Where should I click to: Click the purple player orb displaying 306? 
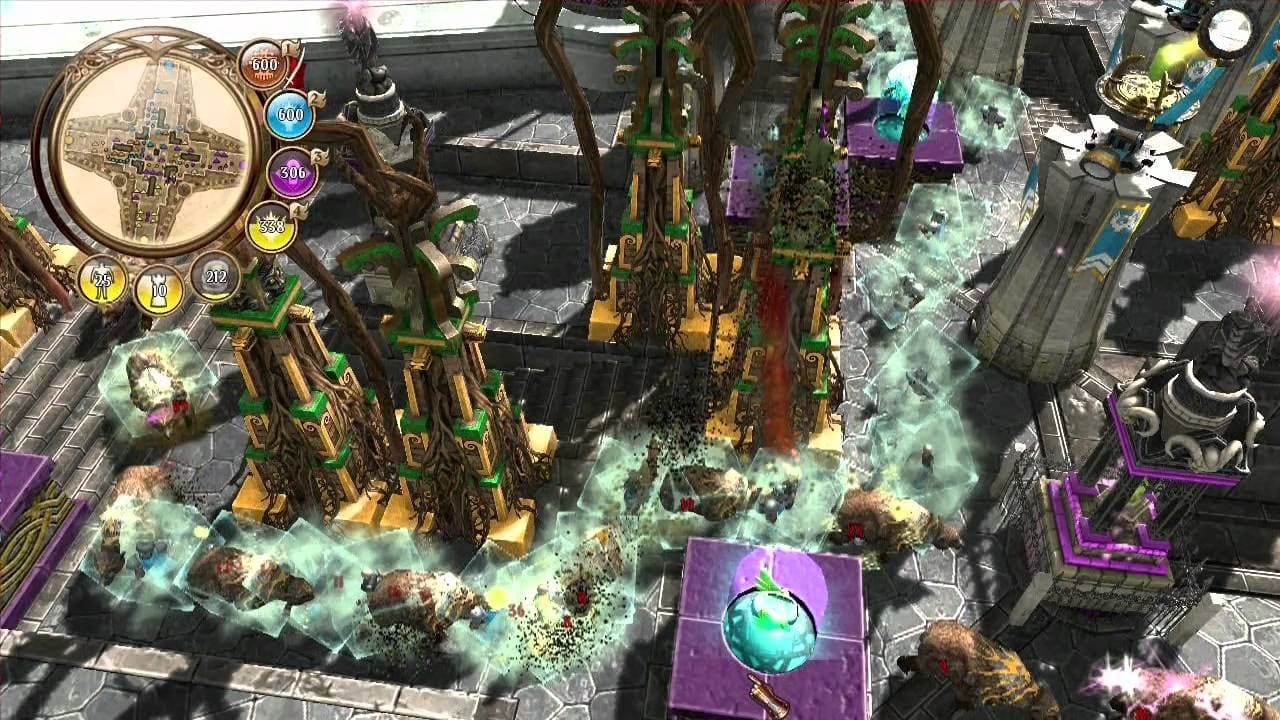coord(294,173)
